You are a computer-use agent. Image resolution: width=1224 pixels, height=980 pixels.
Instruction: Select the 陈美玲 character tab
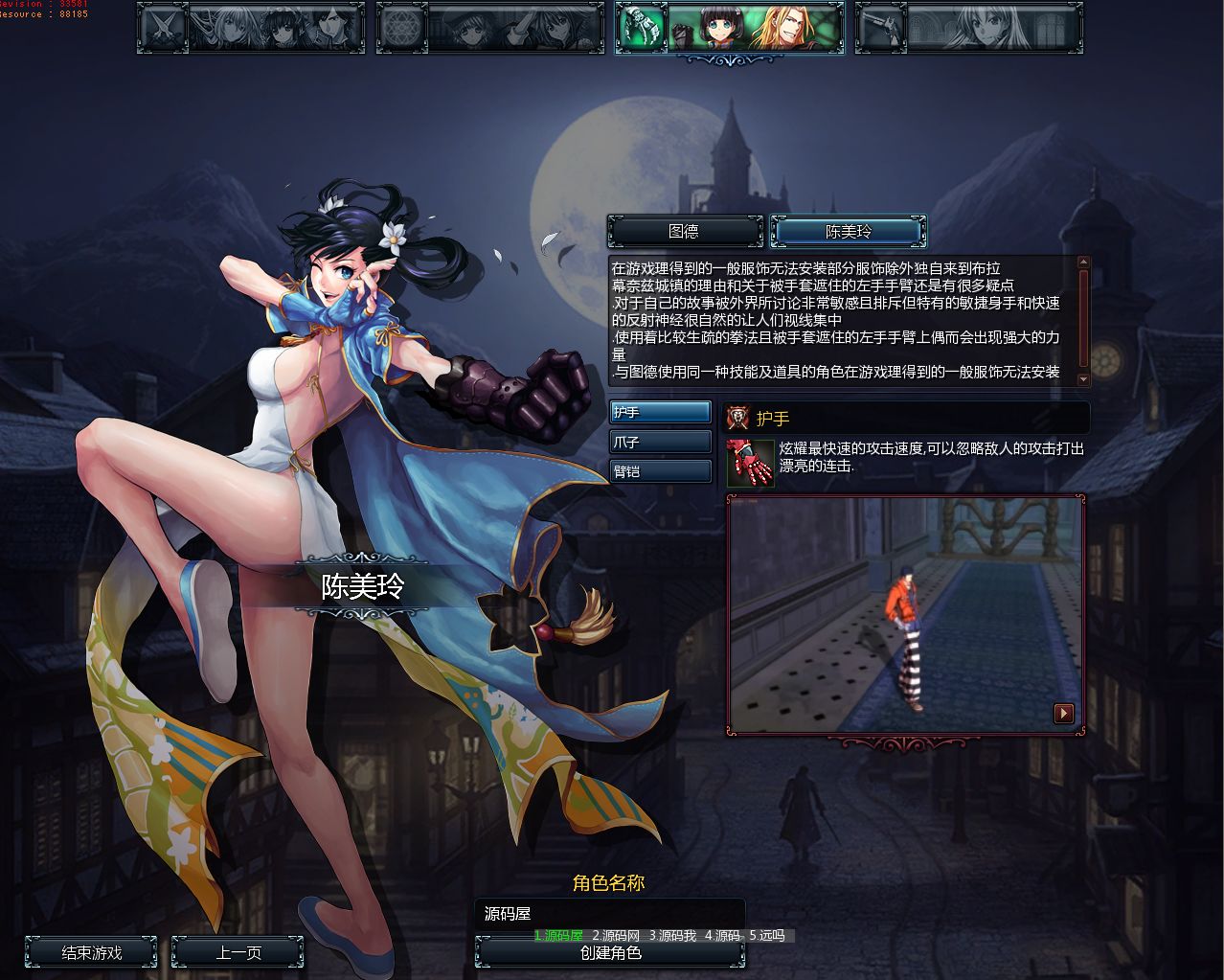pyautogui.click(x=849, y=232)
